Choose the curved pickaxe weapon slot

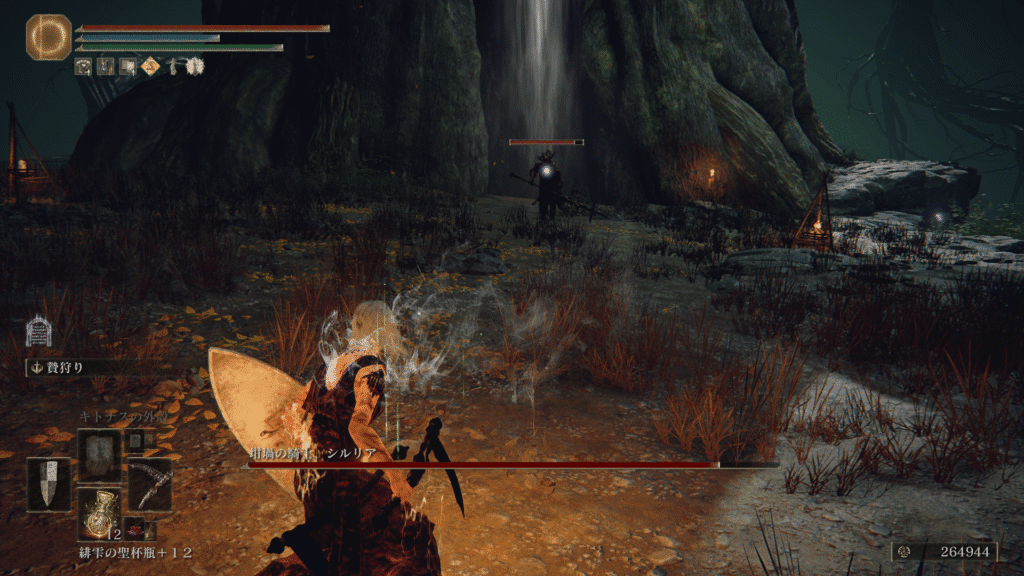pos(149,483)
